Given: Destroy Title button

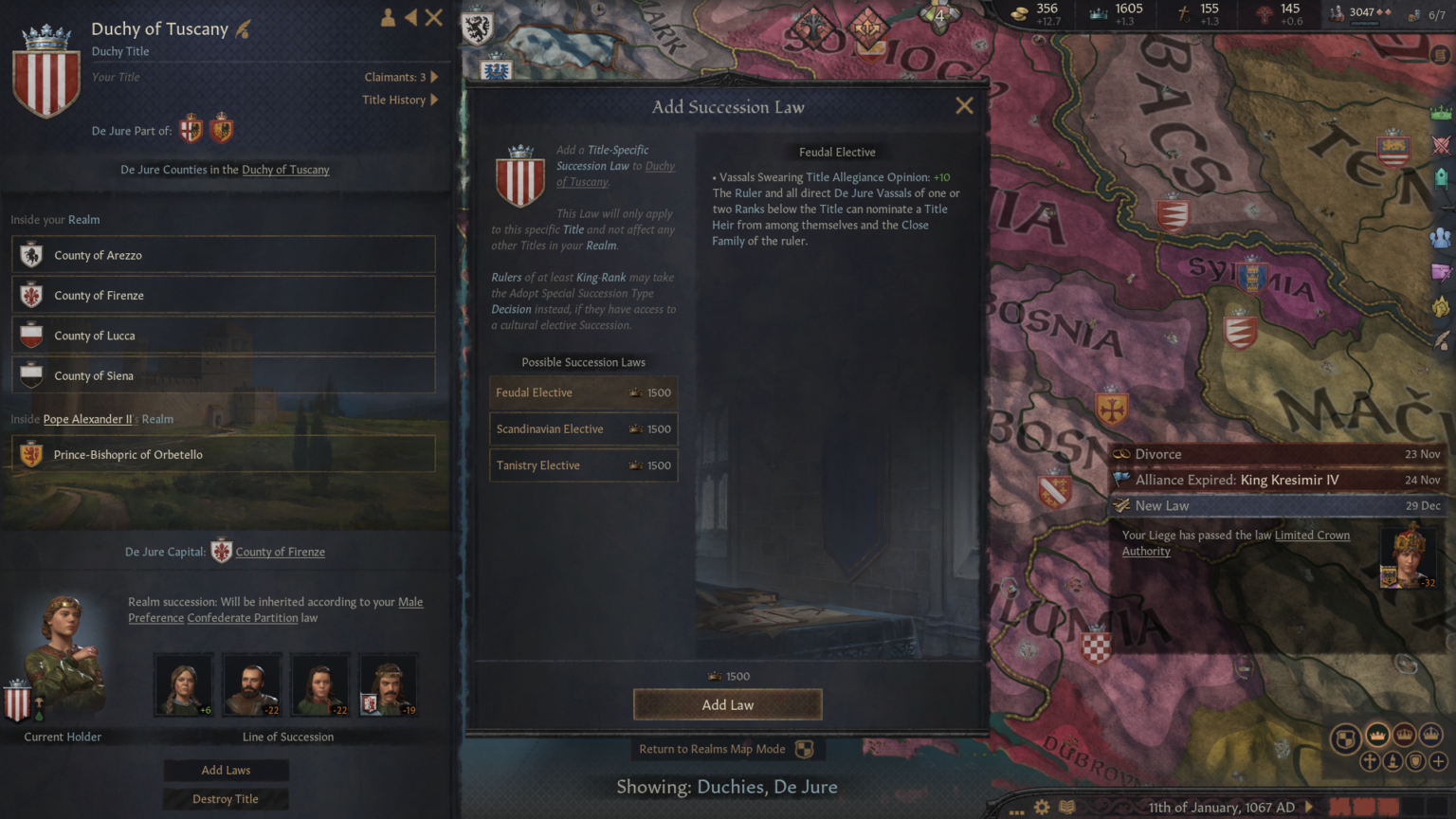Looking at the screenshot, I should tap(226, 799).
